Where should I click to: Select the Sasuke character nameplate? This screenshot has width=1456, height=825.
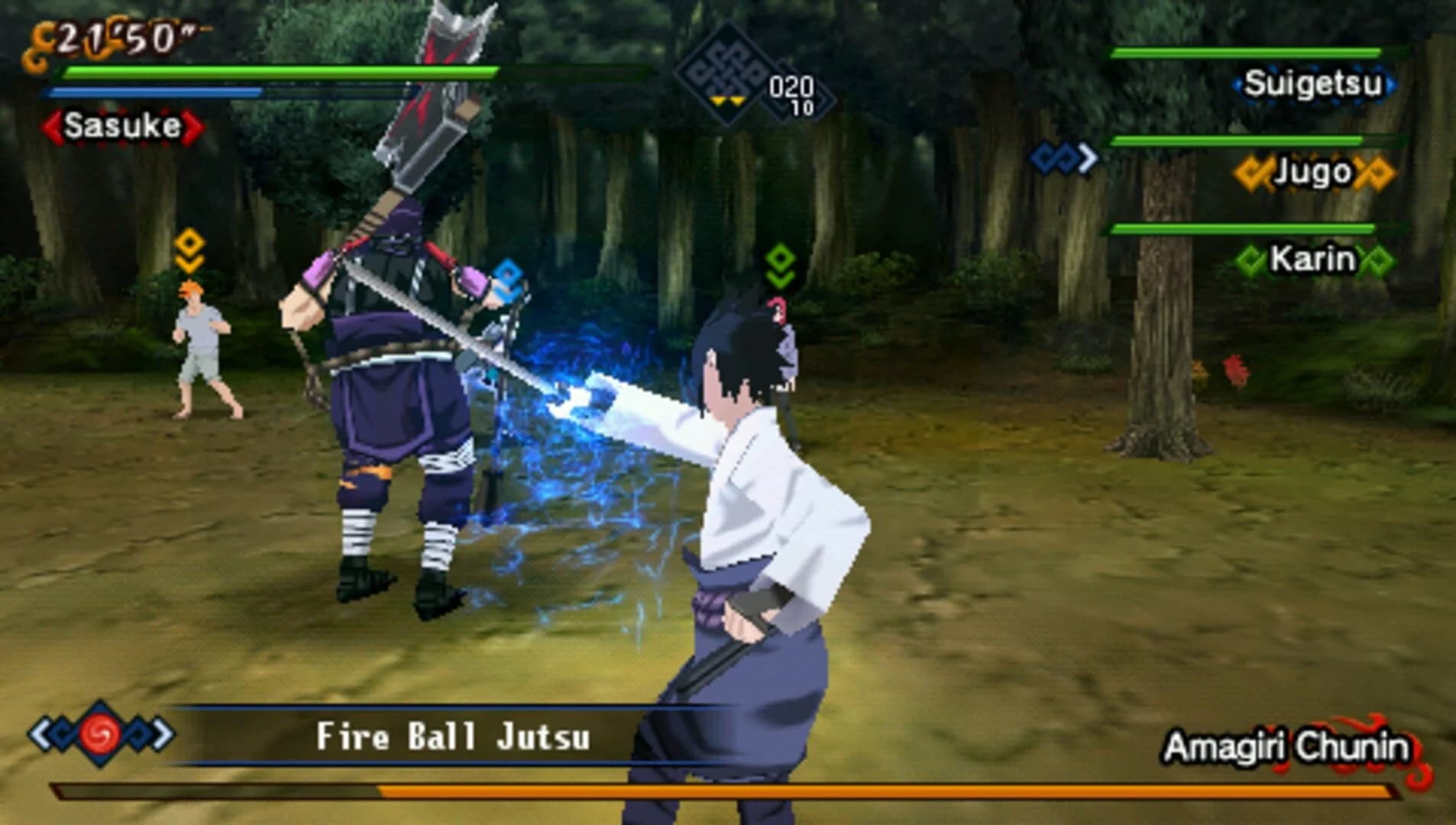point(124,125)
